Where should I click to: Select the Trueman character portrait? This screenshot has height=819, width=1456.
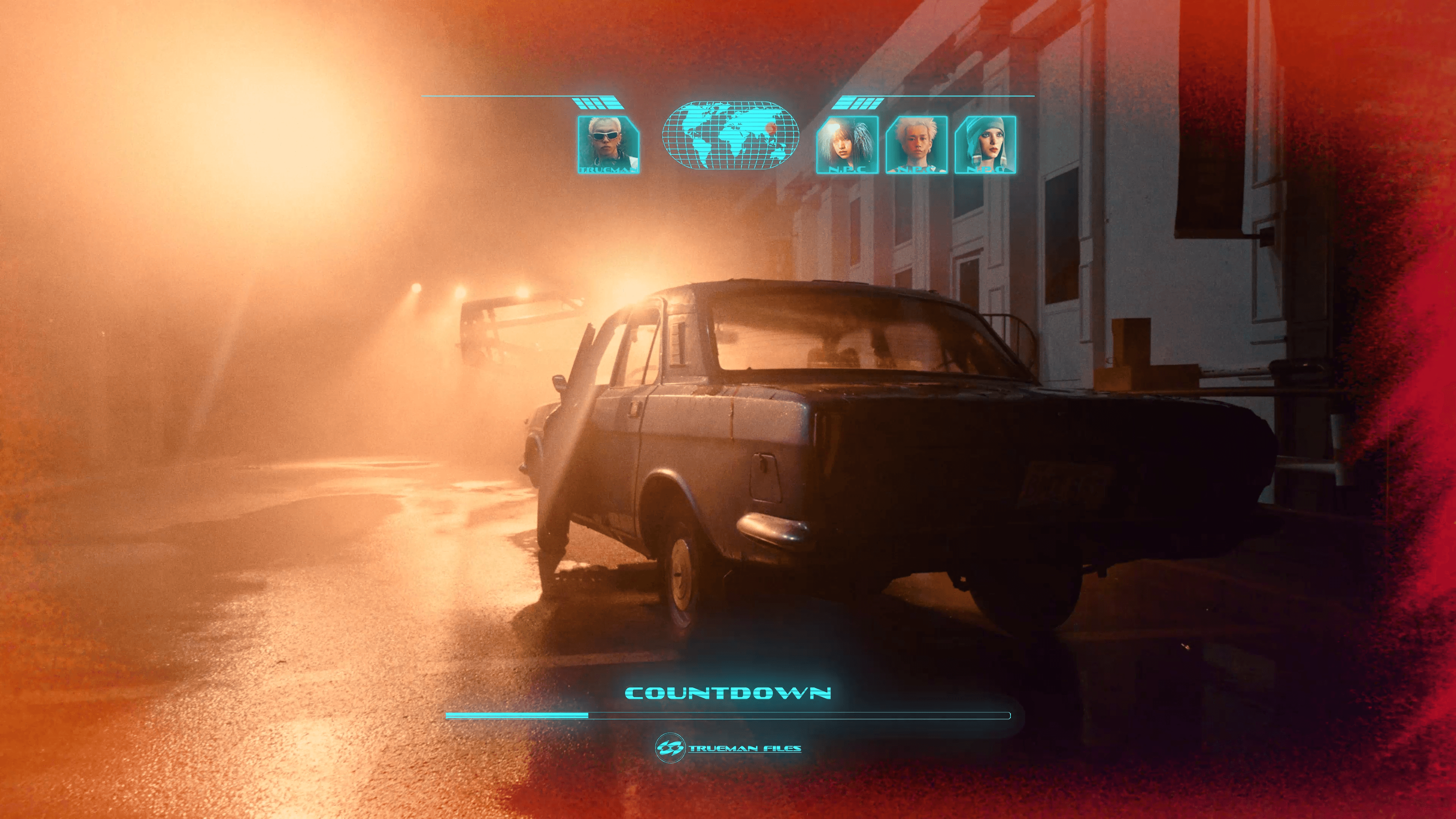coord(608,144)
